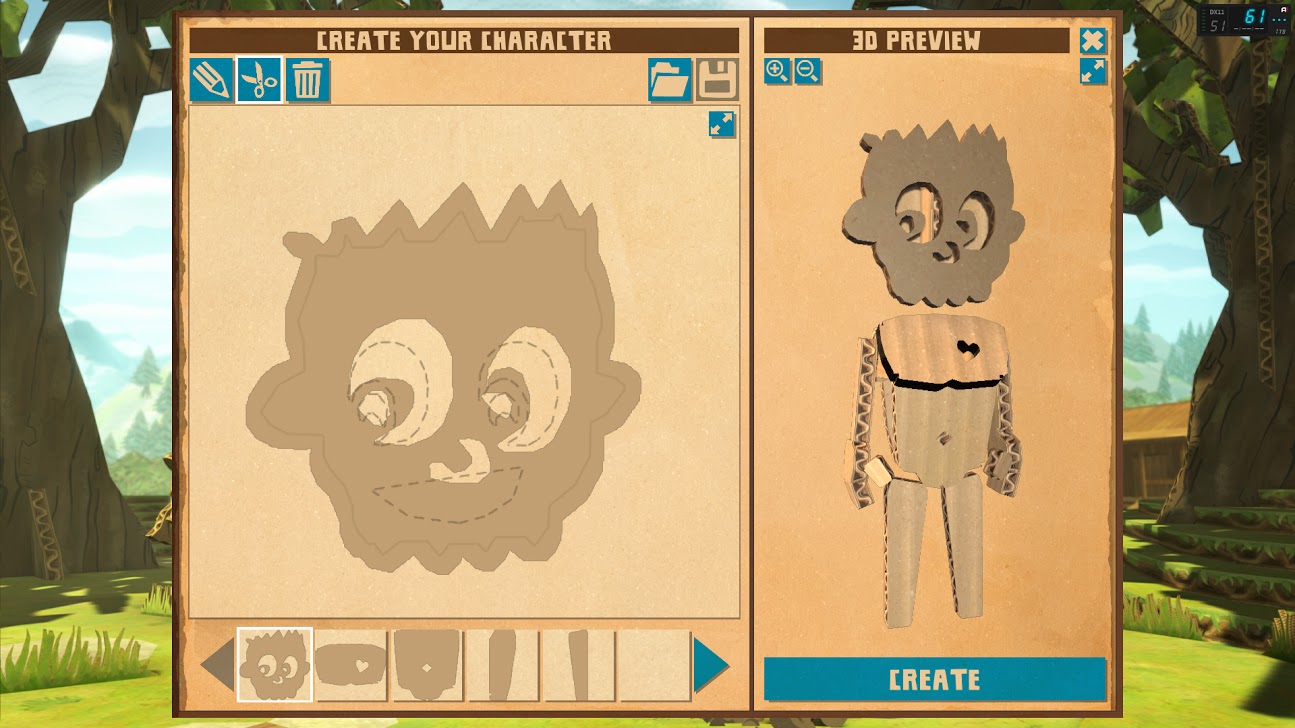Reveal more templates using the right chevron
1295x728 pixels.
[x=709, y=664]
